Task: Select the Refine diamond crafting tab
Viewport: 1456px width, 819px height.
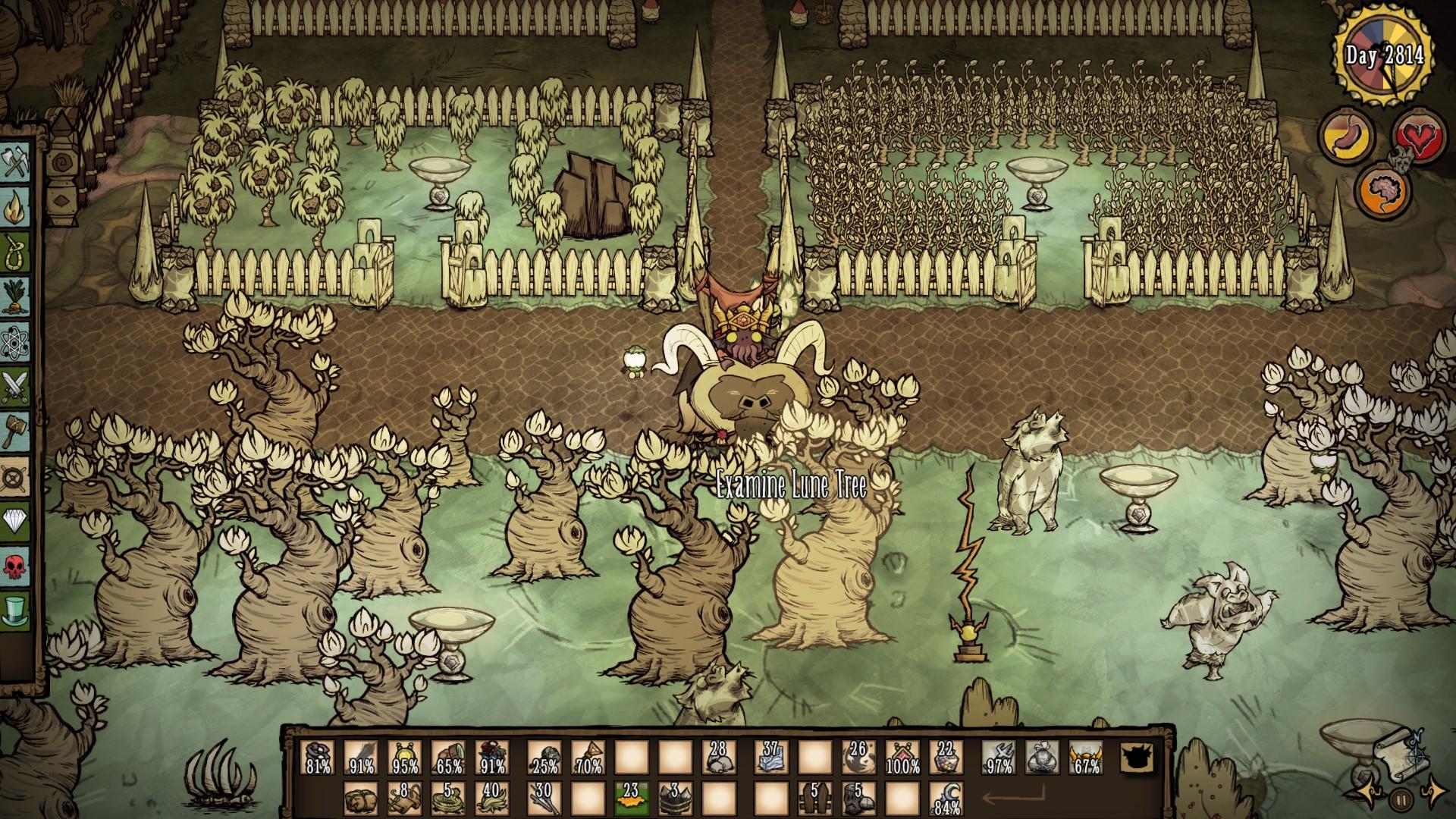Action: [15, 520]
